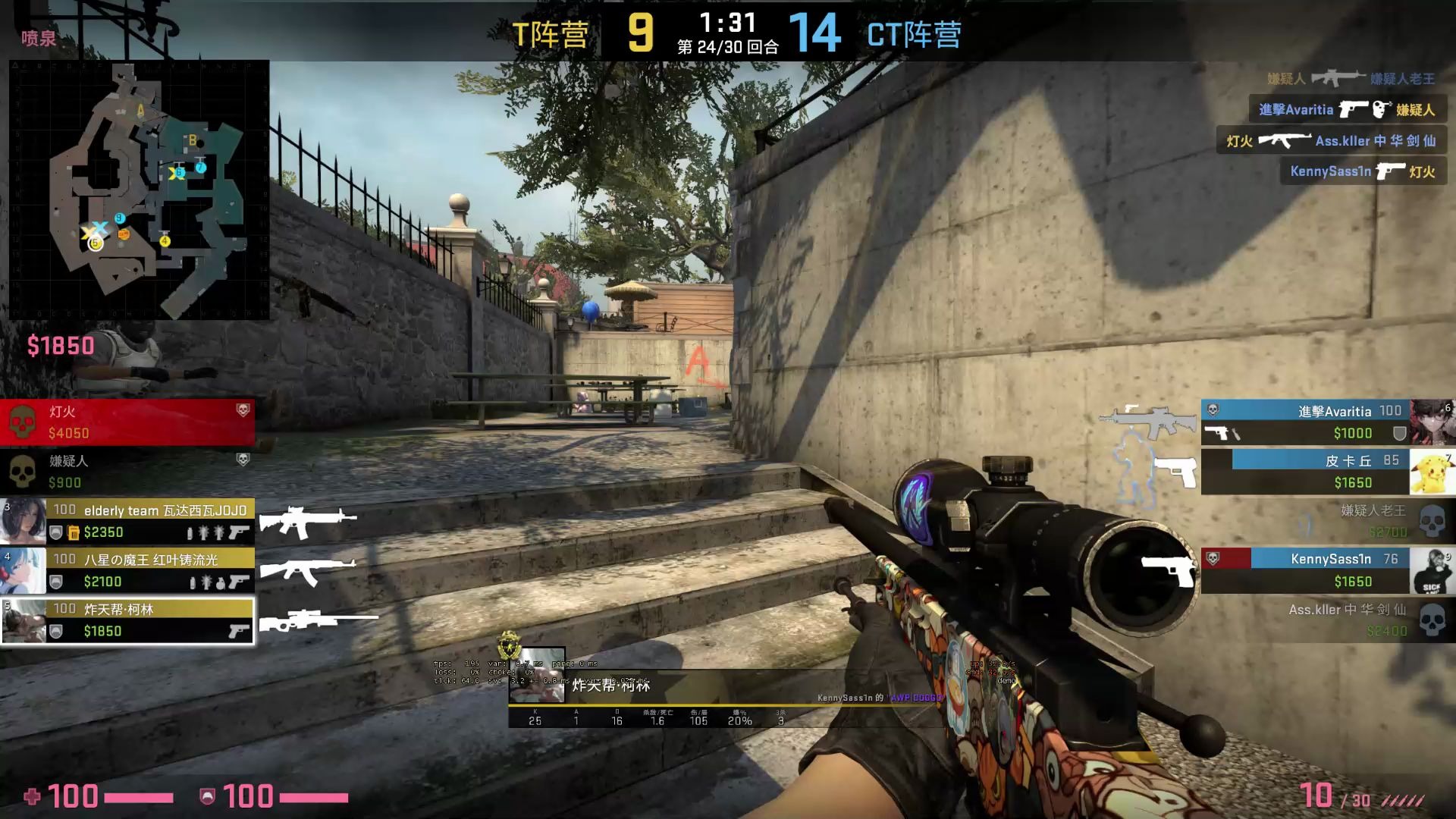The image size is (1456, 819).
Task: Toggle the armor shield on 進擊Avaritia's row
Action: [x=1398, y=434]
